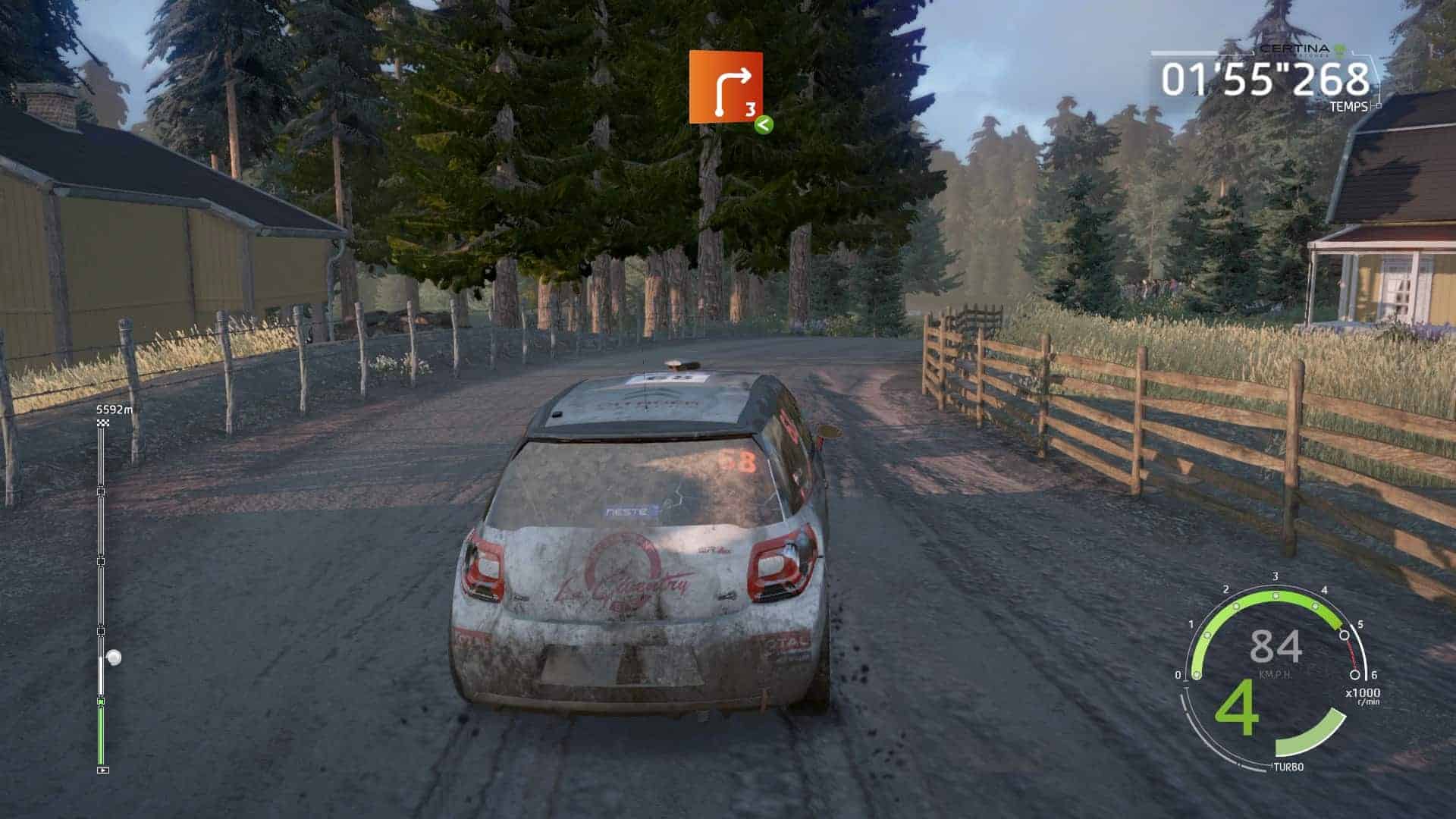
Task: Click the orange right-turn pace note icon
Action: 725,86
